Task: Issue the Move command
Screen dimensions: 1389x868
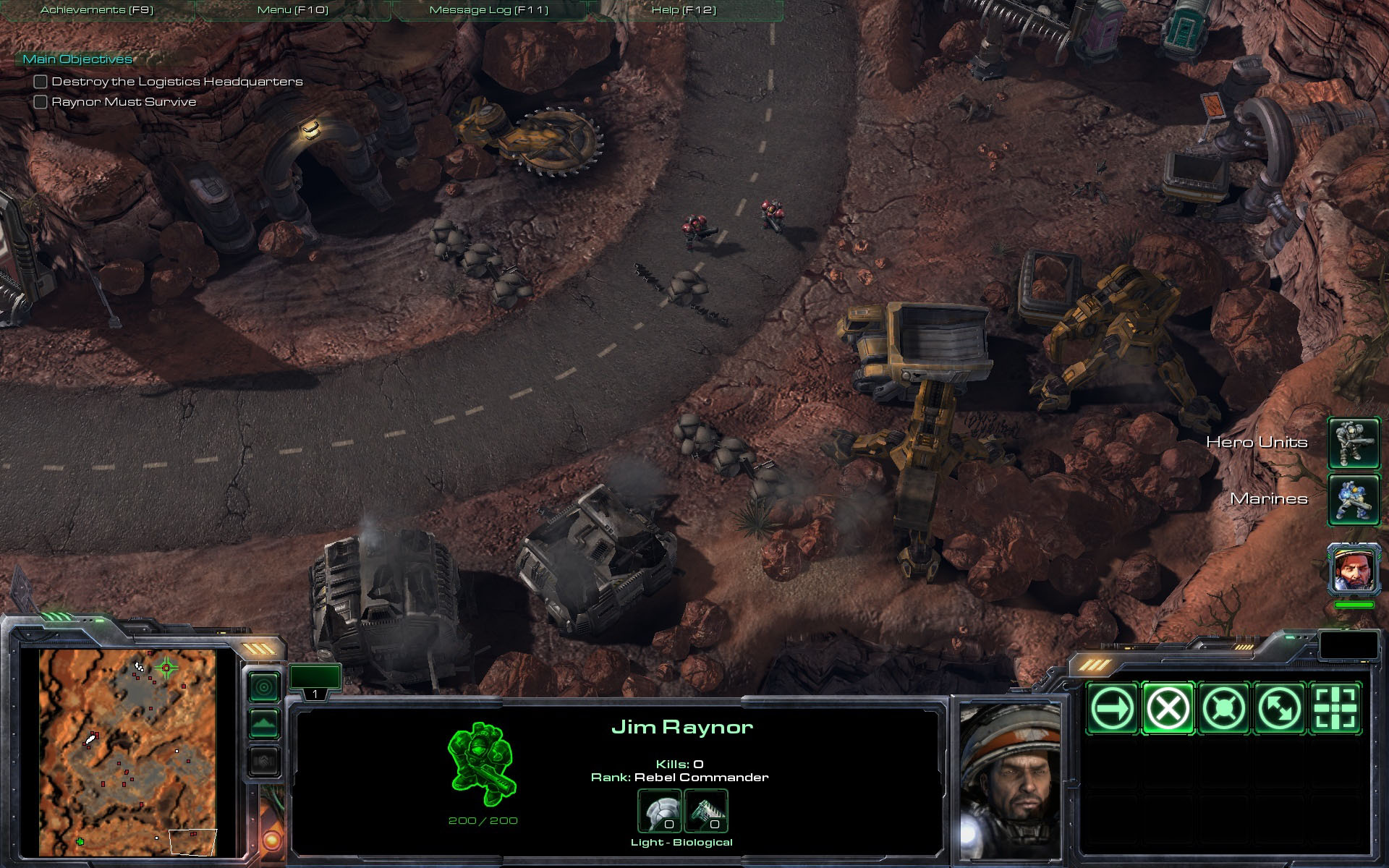Action: pos(1112,707)
